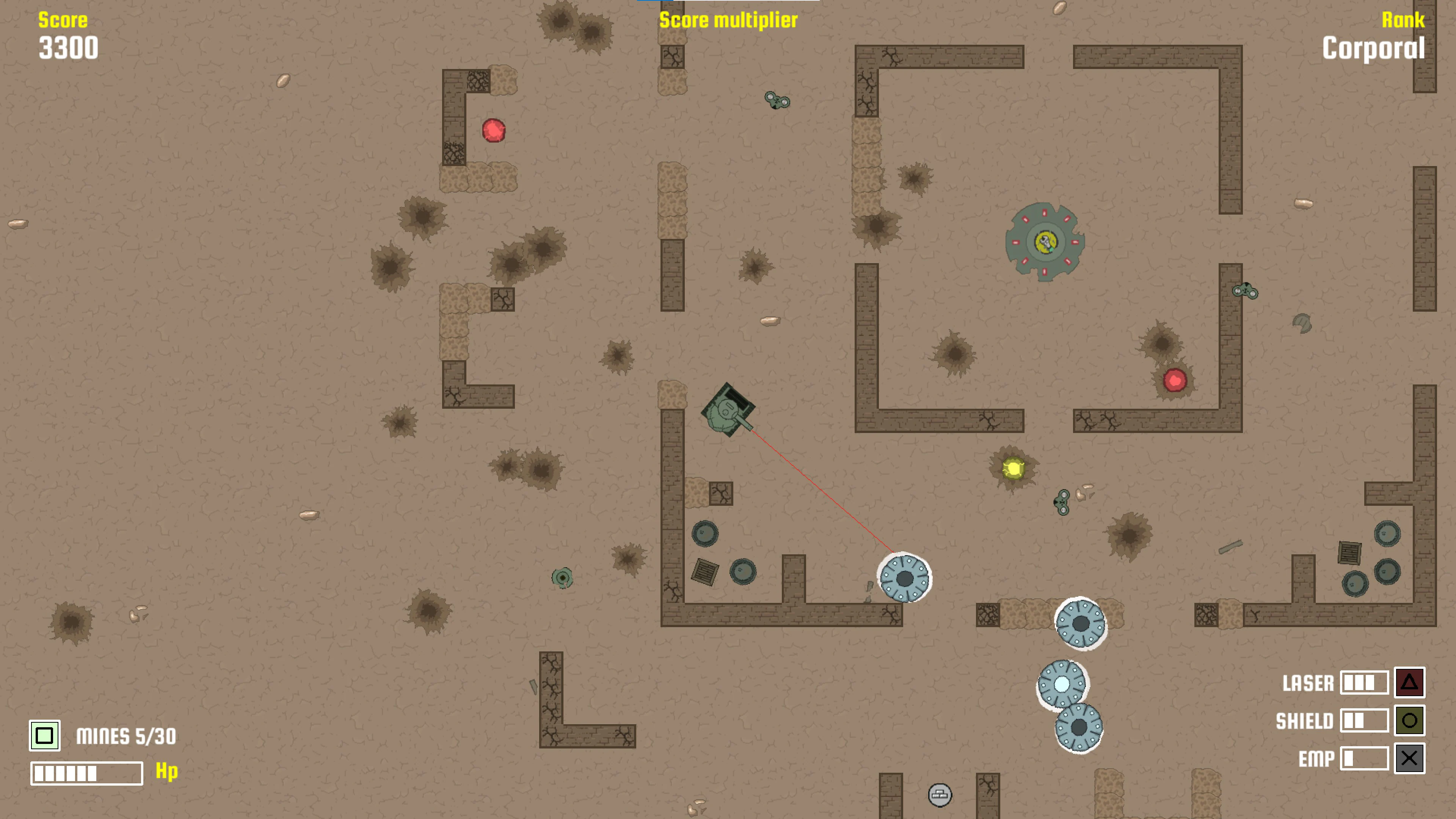Click the green mine square icon
Viewport: 1456px width, 819px height.
click(x=45, y=735)
